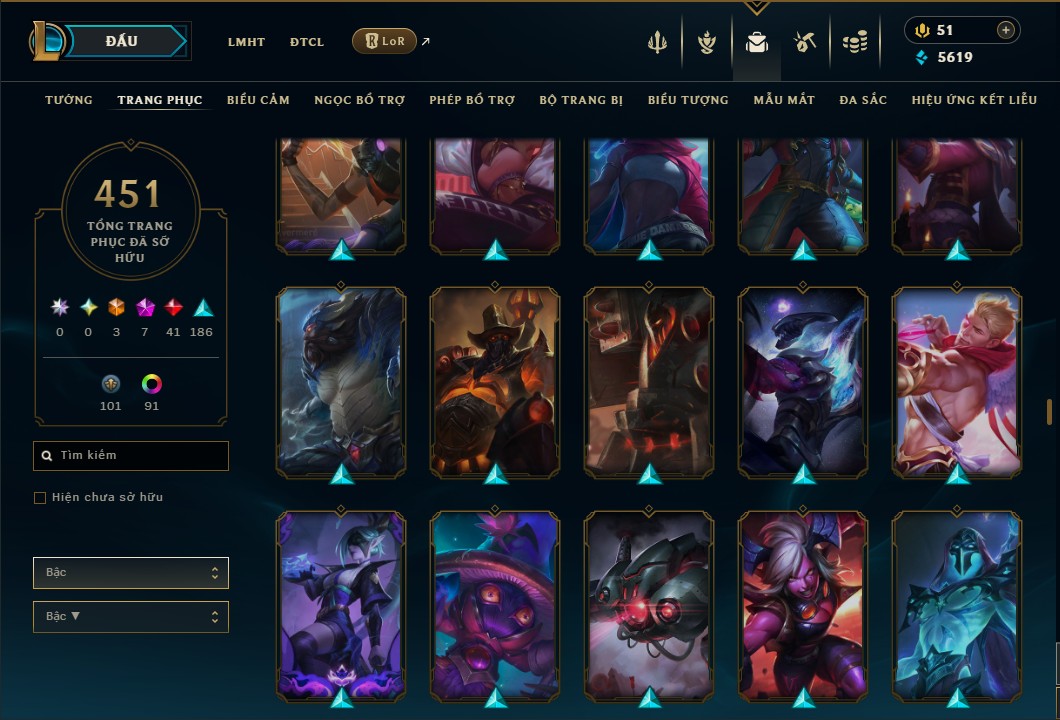Switch to the ĐA SẮC tab
This screenshot has height=720, width=1060.
tap(863, 100)
